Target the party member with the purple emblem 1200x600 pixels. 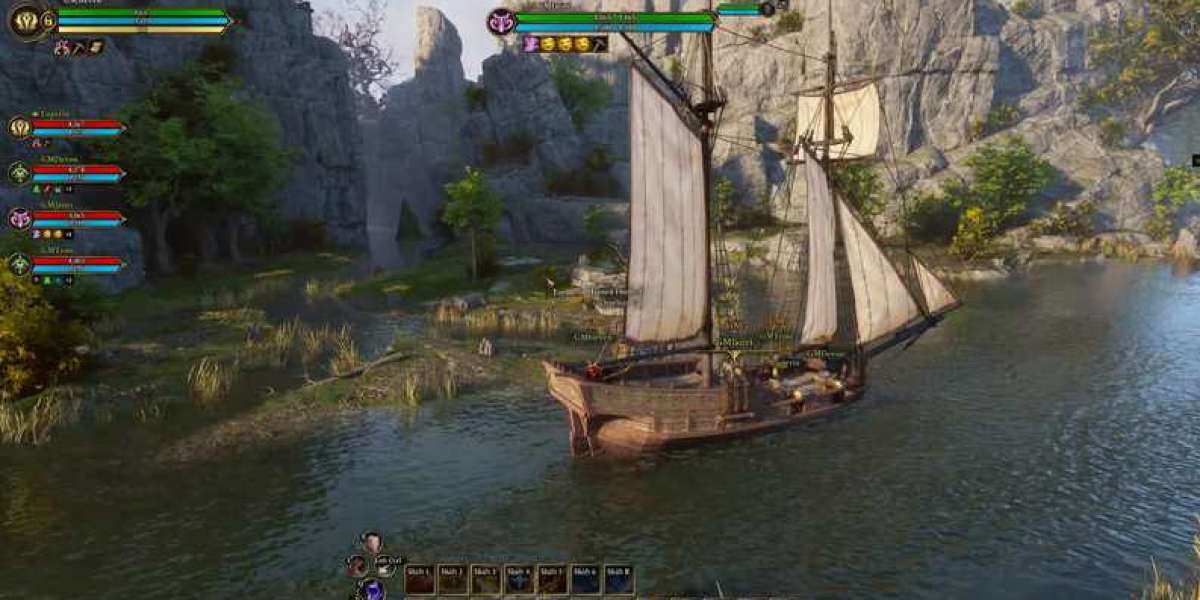coord(19,218)
